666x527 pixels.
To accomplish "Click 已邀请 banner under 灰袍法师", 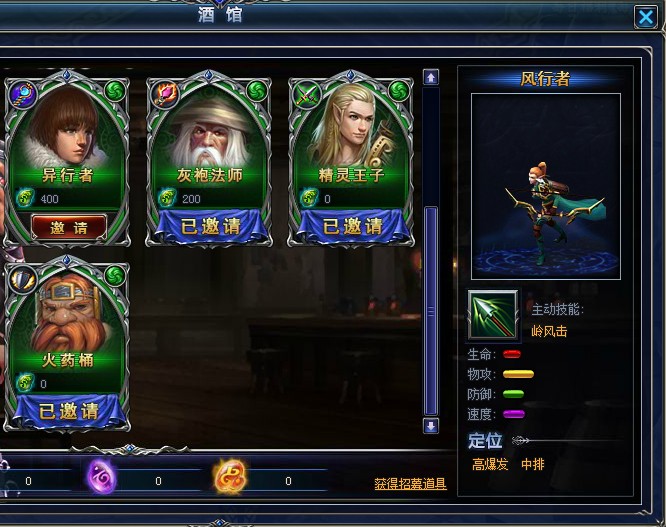I will click(x=210, y=227).
